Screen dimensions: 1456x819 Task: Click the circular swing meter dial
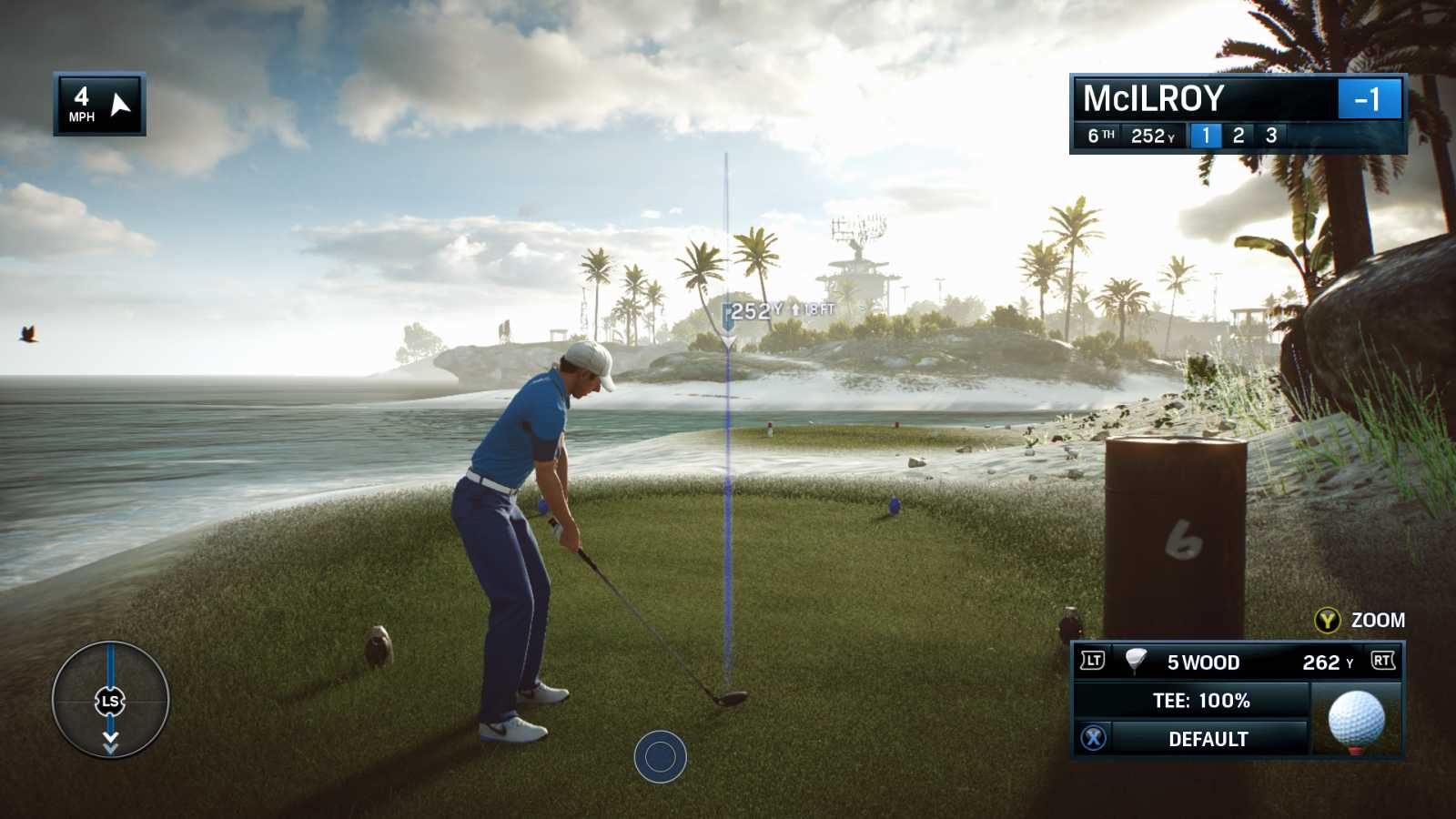pyautogui.click(x=110, y=700)
